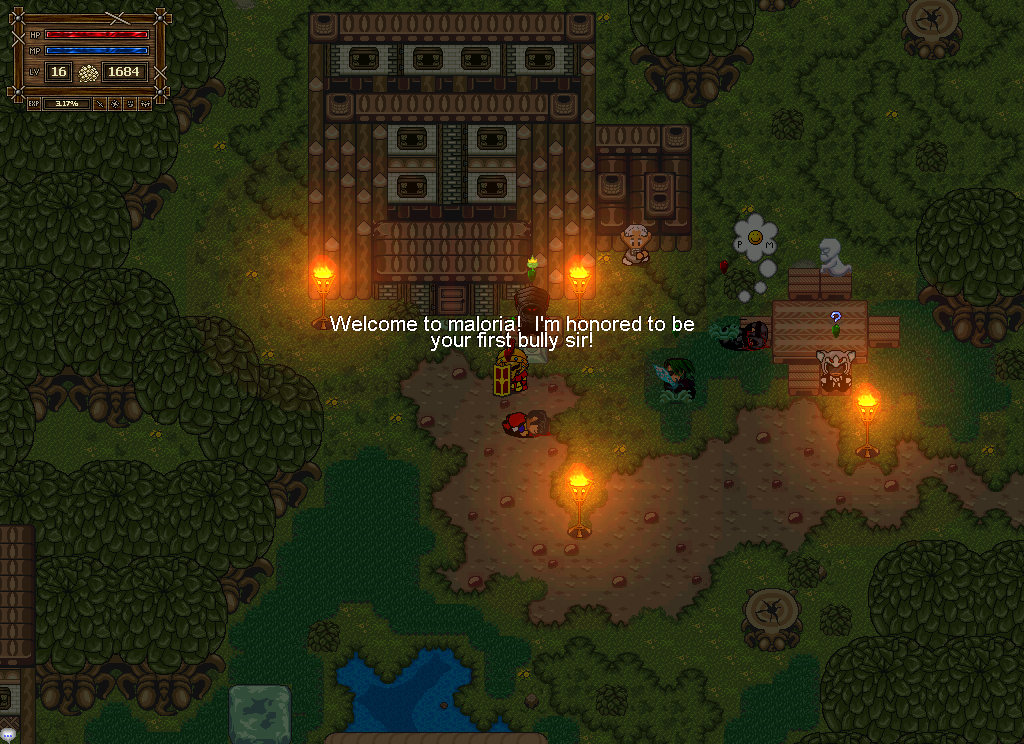Open the group of people icon
Viewport: 1024px width, 744px height.
145,104
